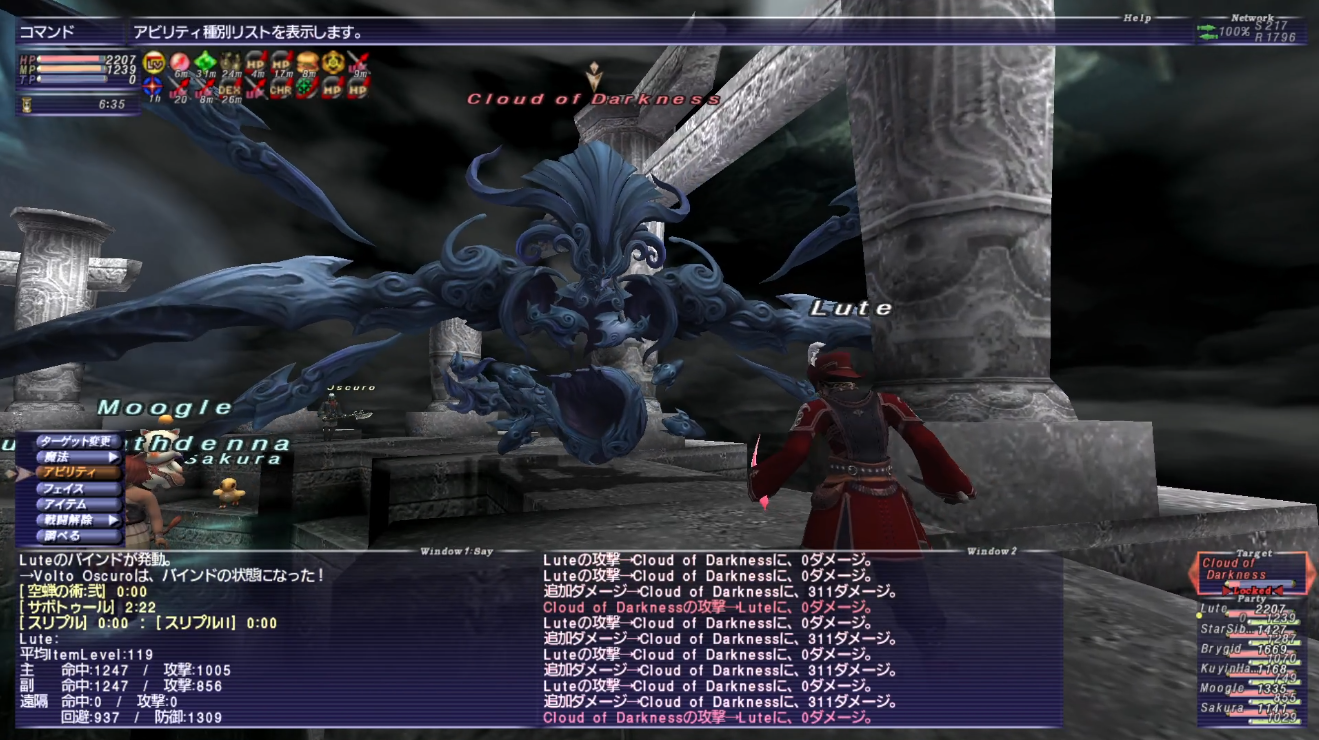1319x740 pixels.
Task: Click the Level Sync 'Lv' status icon
Action: tap(154, 62)
